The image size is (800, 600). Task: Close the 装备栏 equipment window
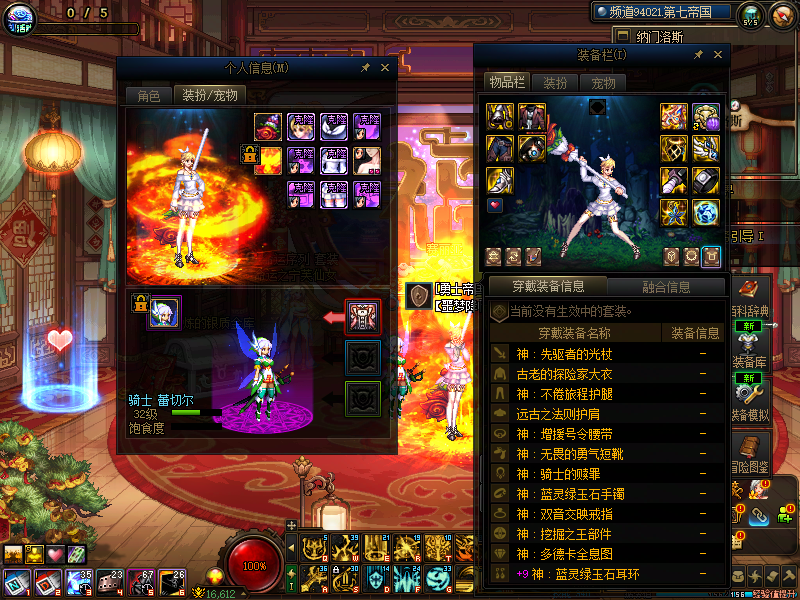click(717, 54)
